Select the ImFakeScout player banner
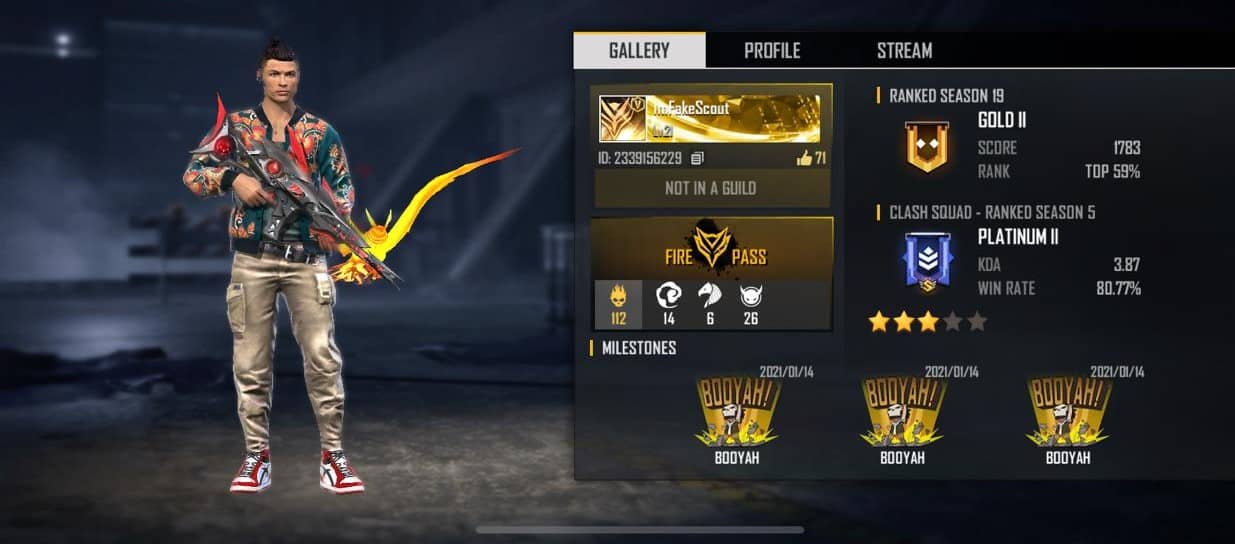1235x544 pixels. [x=709, y=119]
